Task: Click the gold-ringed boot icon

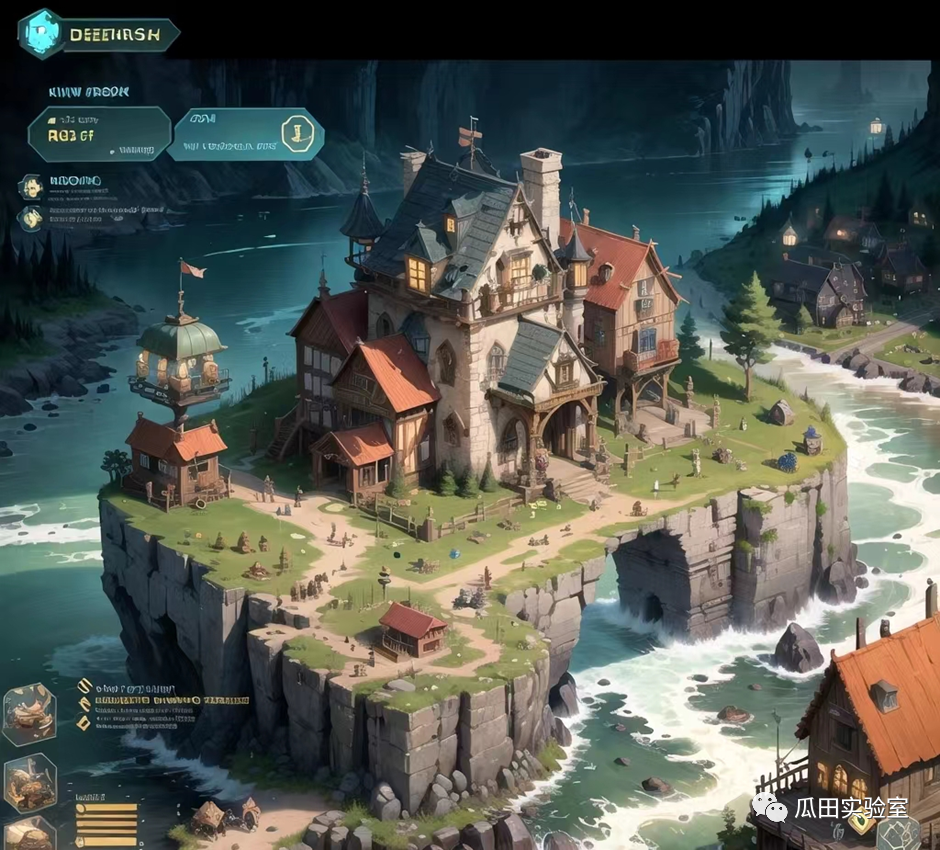Action: coord(297,133)
